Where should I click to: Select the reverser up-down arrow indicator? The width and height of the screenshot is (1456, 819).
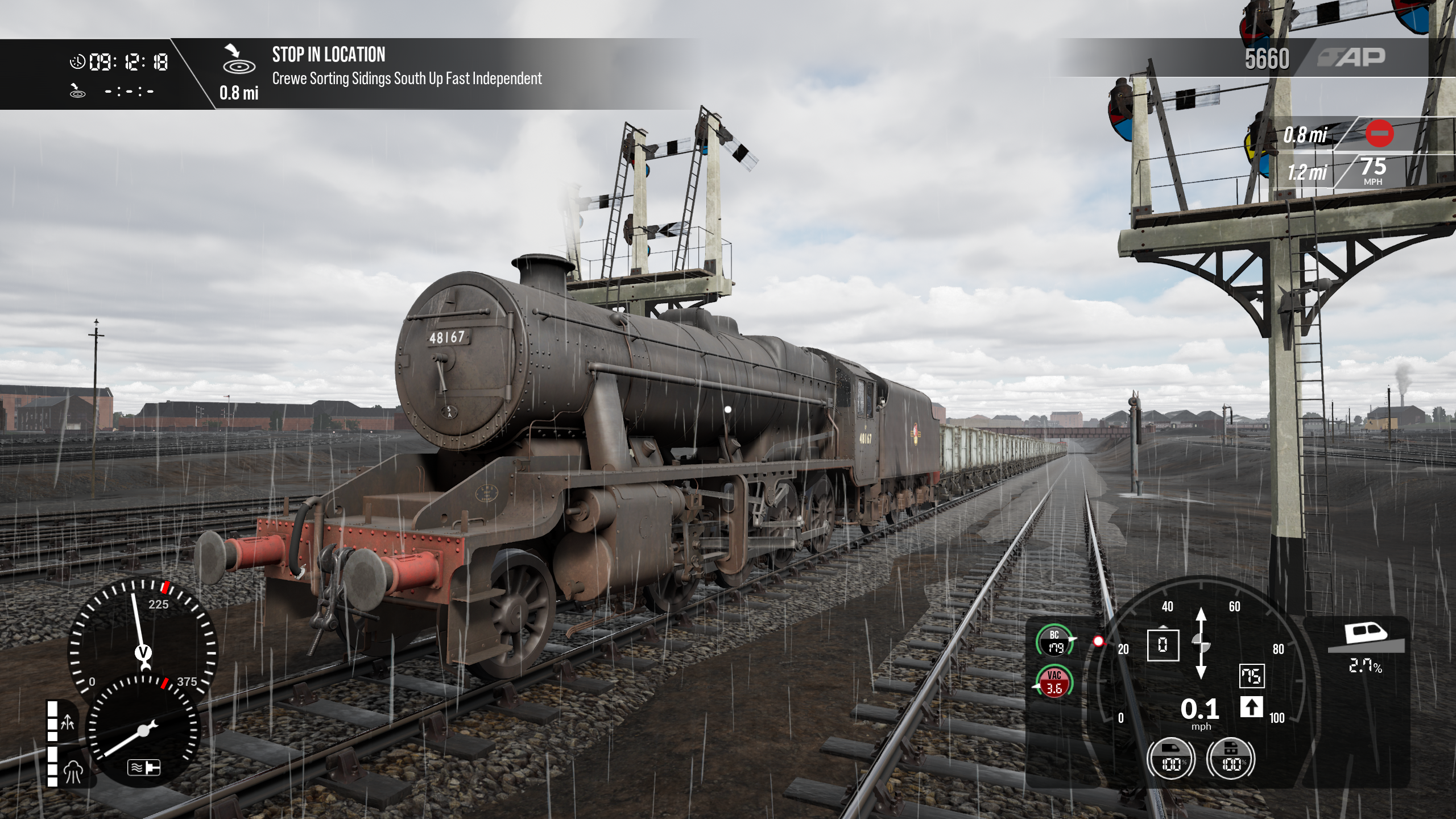[1201, 643]
